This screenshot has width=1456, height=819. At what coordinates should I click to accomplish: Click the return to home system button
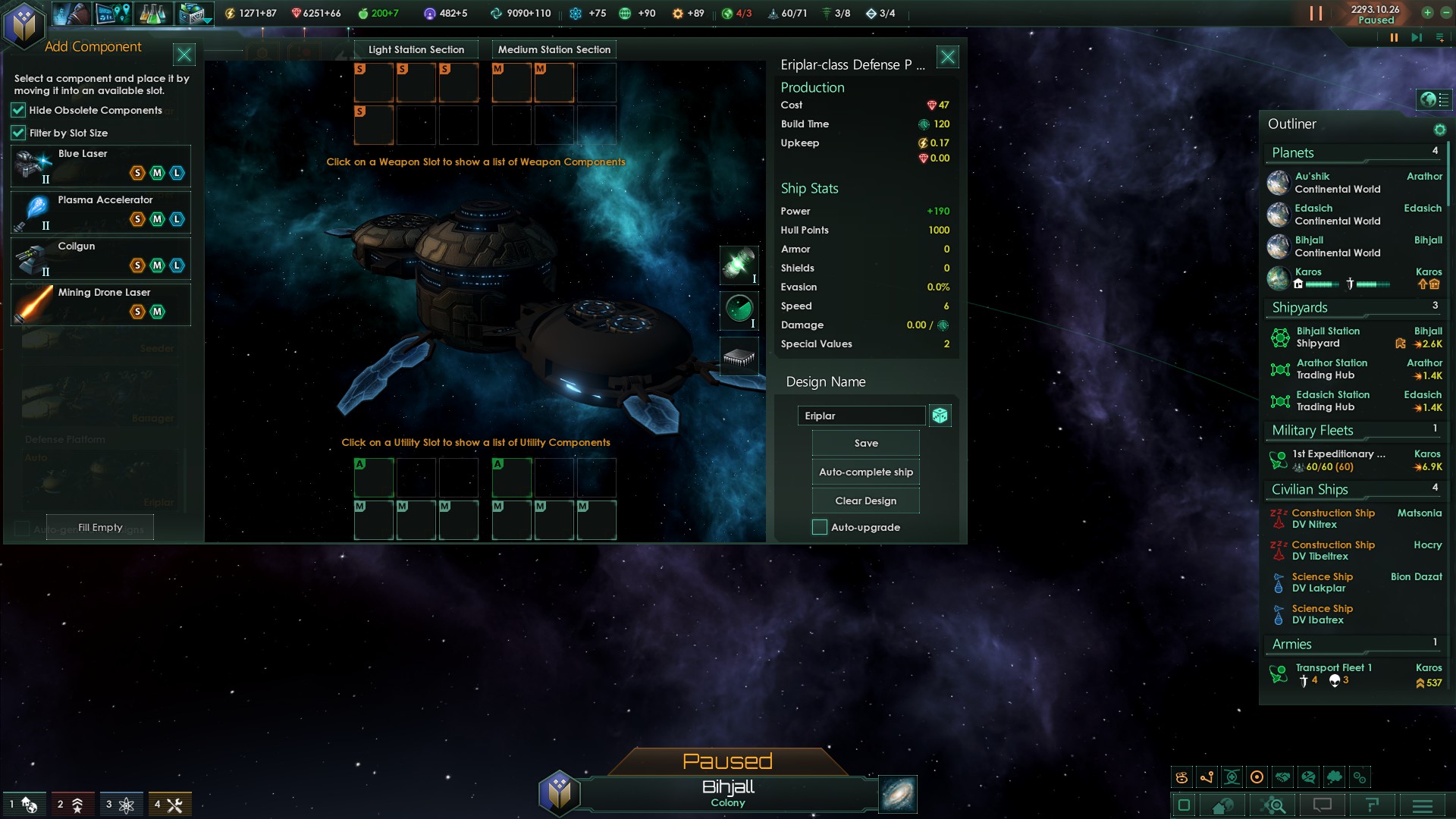[x=1222, y=805]
